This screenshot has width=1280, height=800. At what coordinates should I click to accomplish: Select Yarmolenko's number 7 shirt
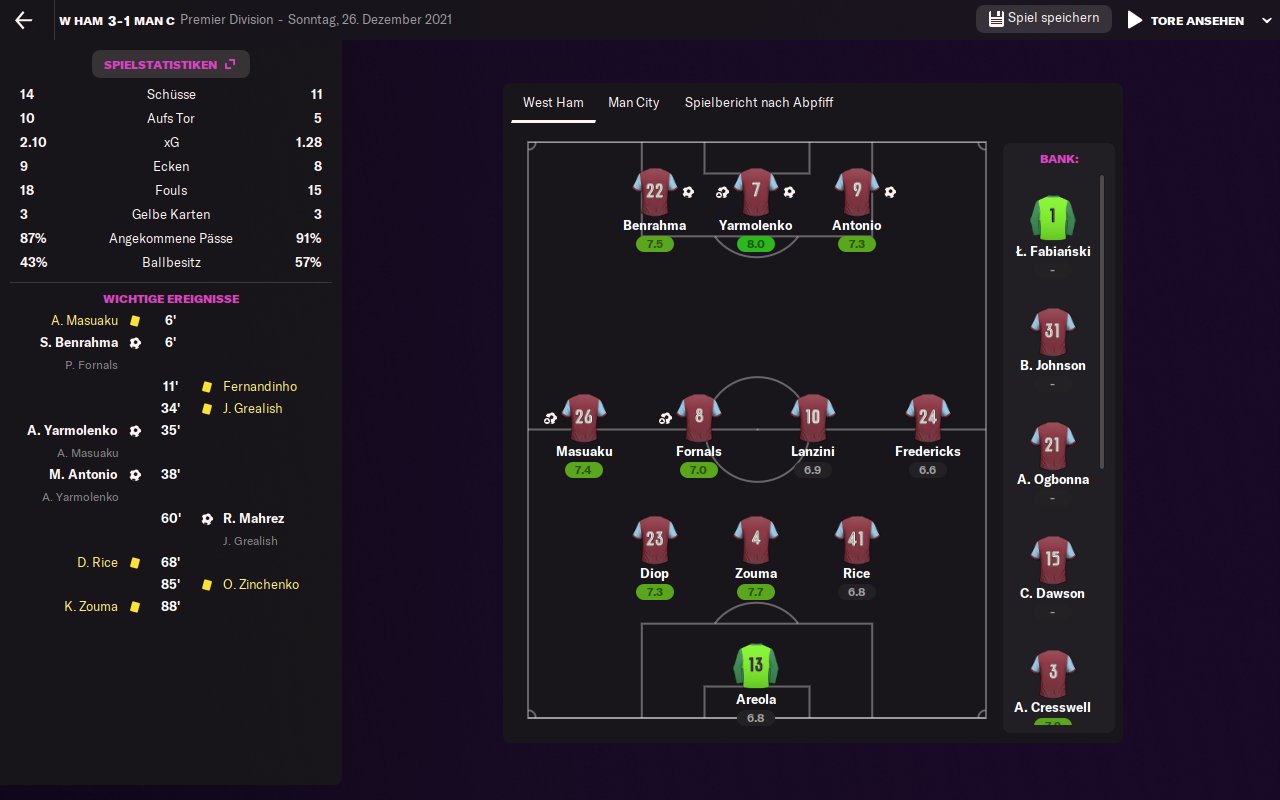(x=755, y=192)
